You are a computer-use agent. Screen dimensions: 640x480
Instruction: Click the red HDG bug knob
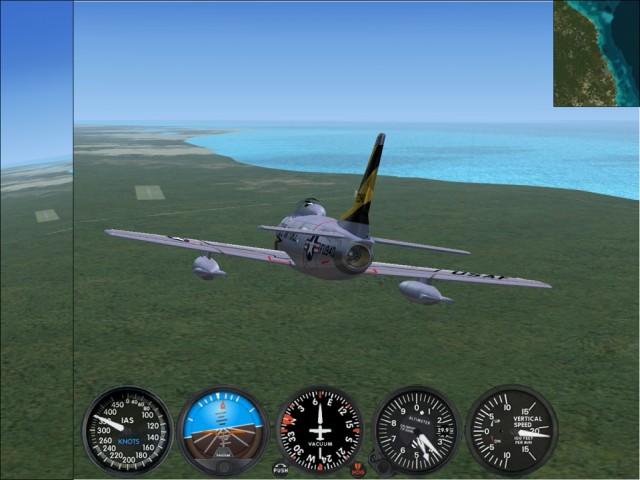[x=358, y=468]
